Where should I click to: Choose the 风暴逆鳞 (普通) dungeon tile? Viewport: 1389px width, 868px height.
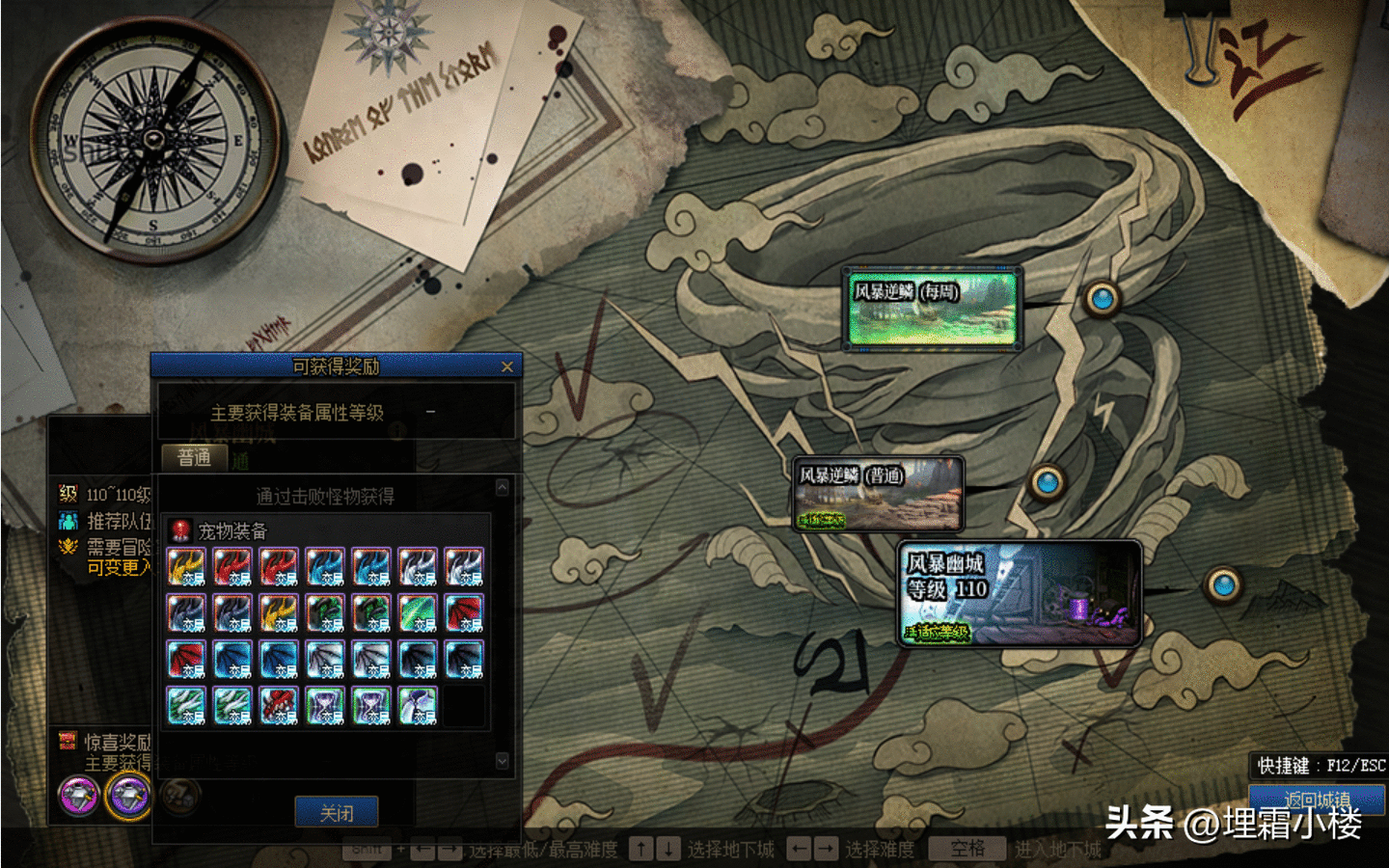pos(878,494)
